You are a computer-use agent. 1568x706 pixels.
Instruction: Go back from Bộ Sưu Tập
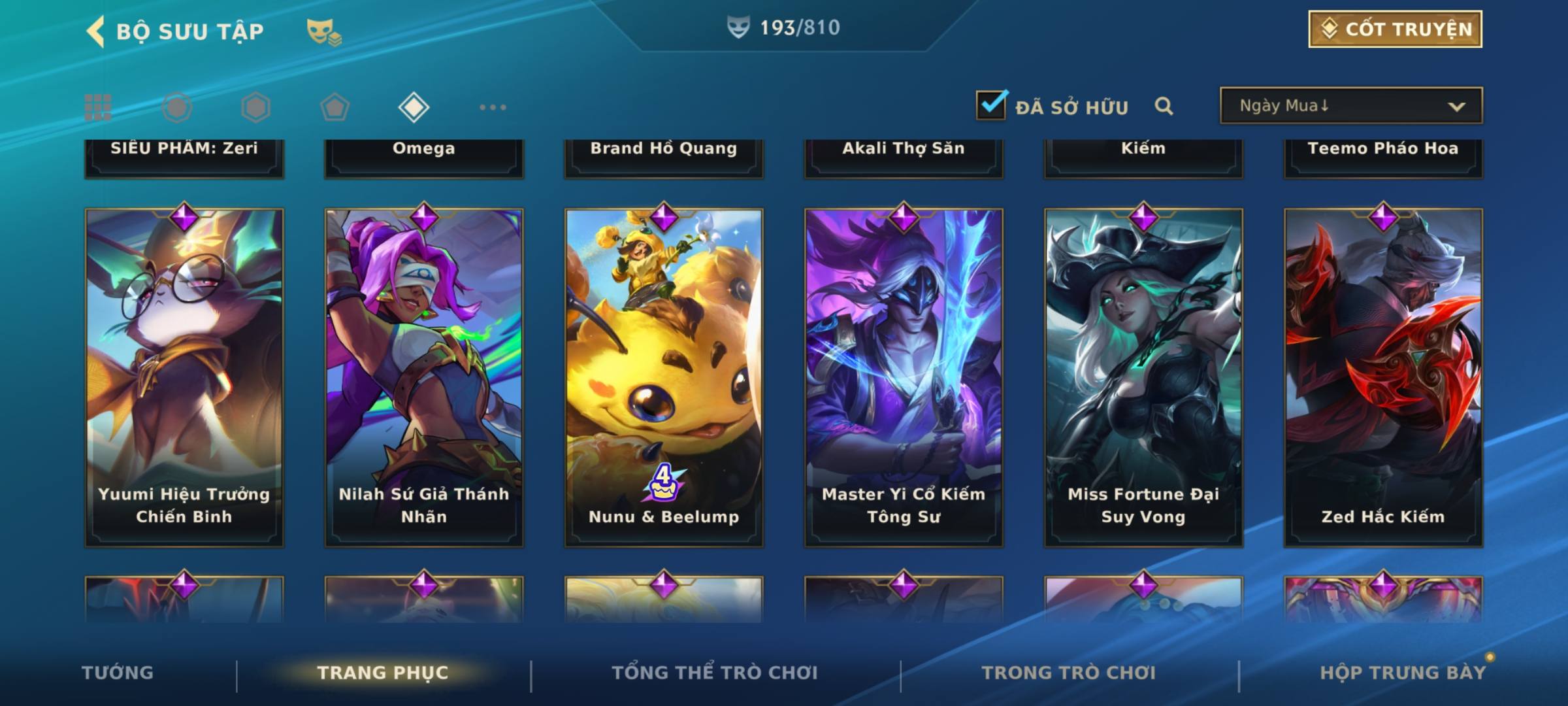pos(95,31)
